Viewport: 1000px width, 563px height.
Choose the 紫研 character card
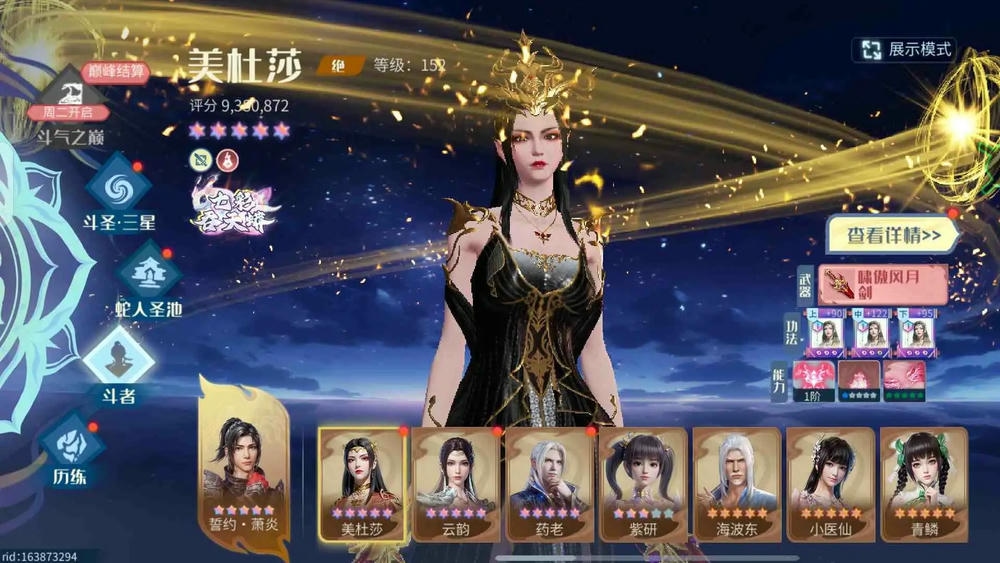[642, 484]
